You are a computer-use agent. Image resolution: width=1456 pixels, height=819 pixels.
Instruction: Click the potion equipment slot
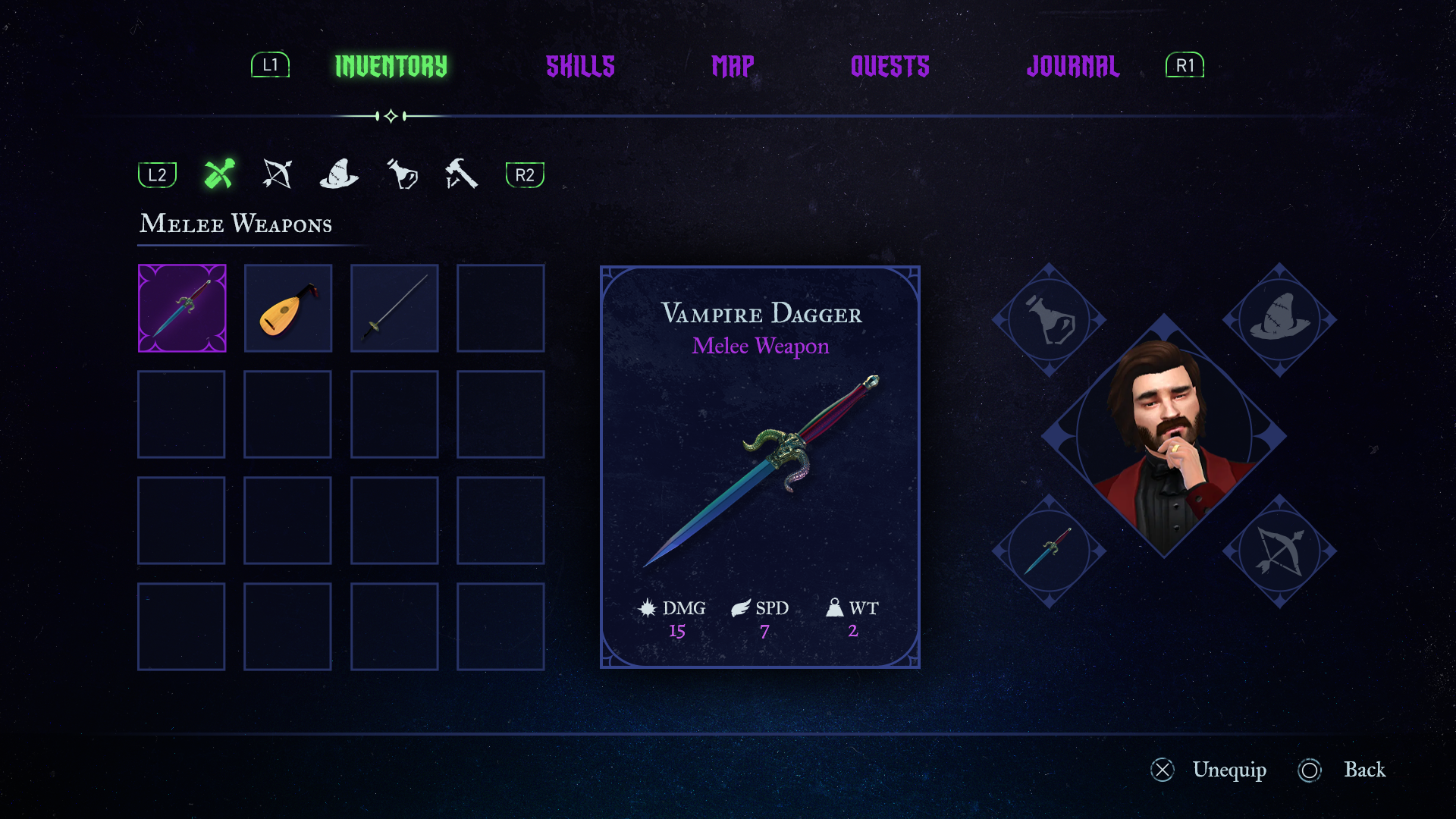[1050, 320]
